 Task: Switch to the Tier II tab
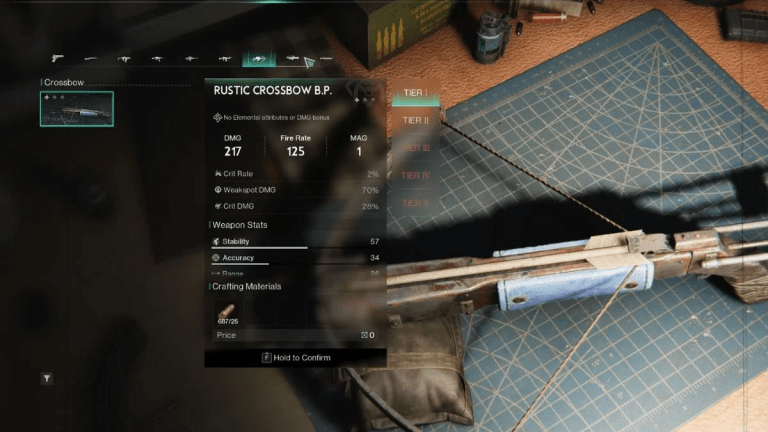tap(414, 121)
